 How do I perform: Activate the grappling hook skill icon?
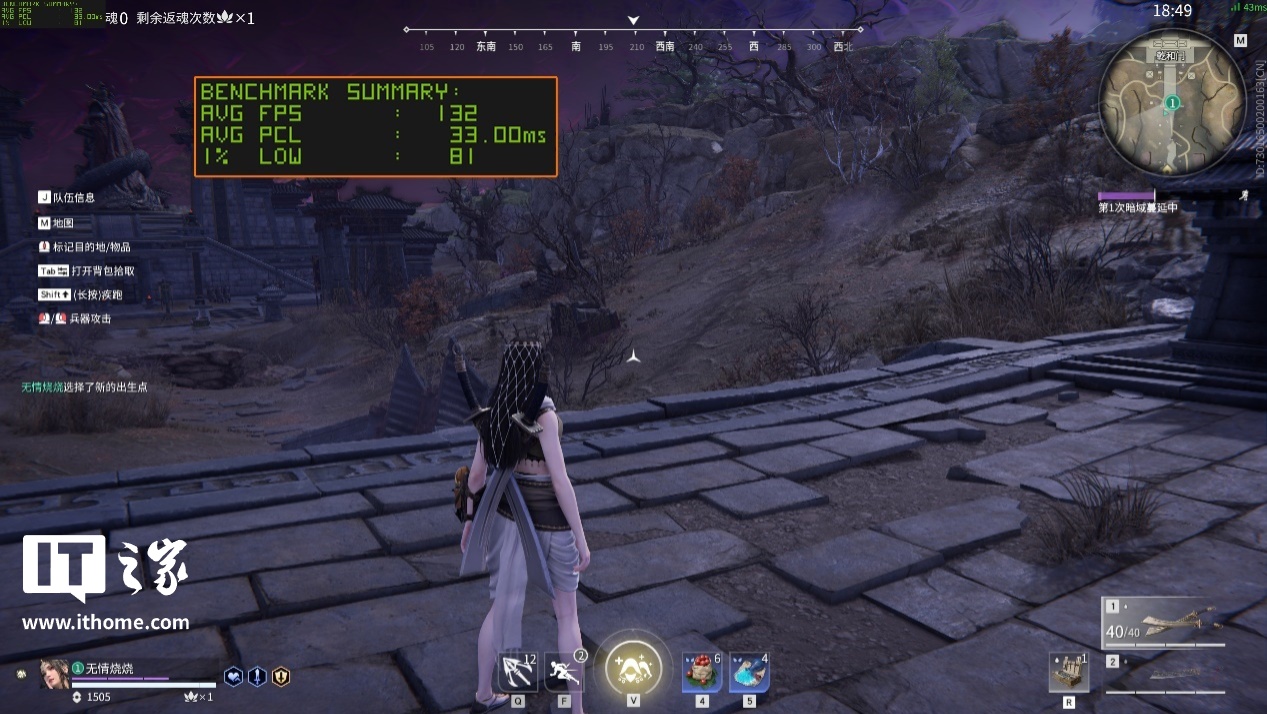518,671
